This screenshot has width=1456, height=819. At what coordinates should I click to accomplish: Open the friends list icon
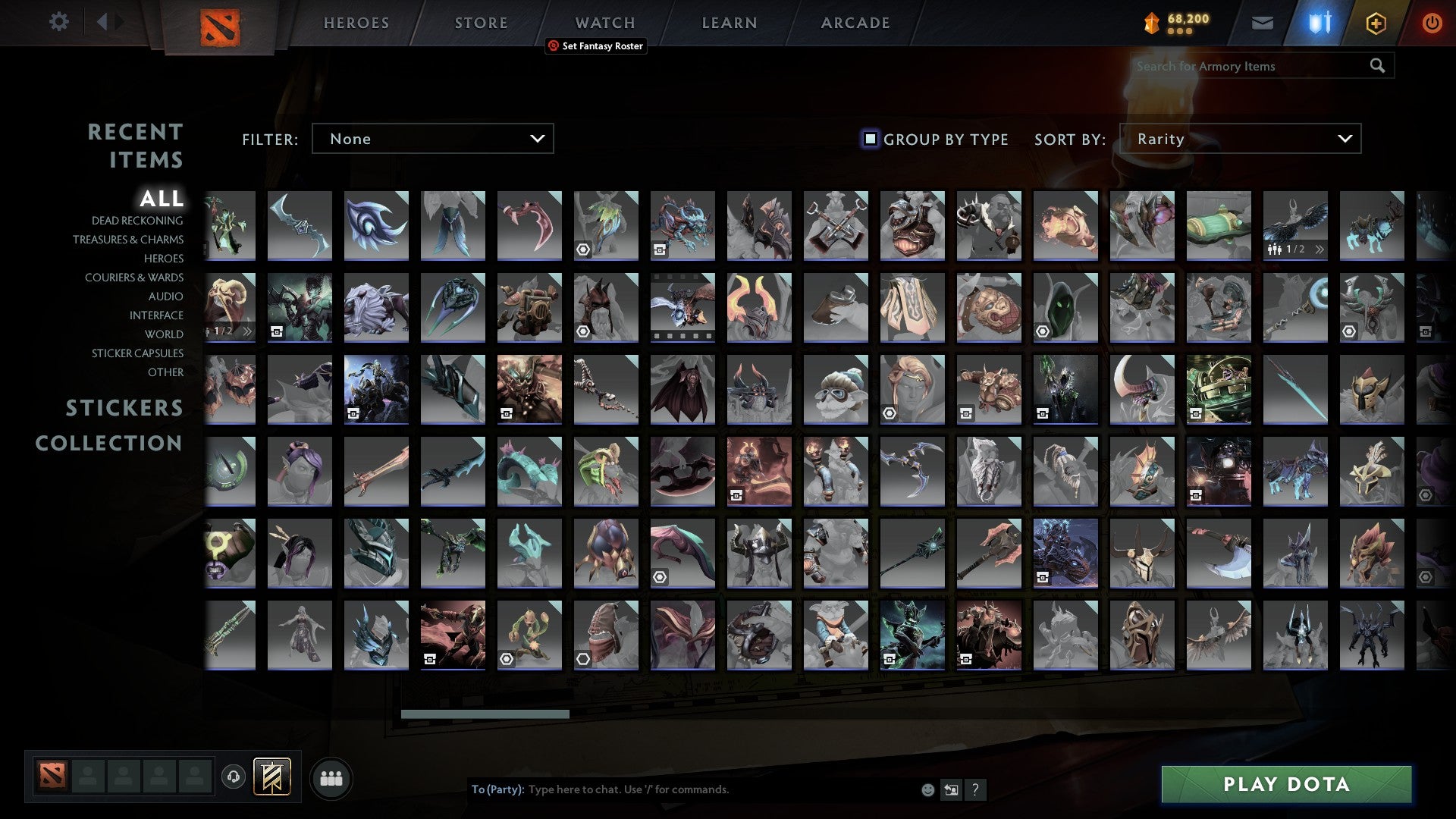click(331, 777)
